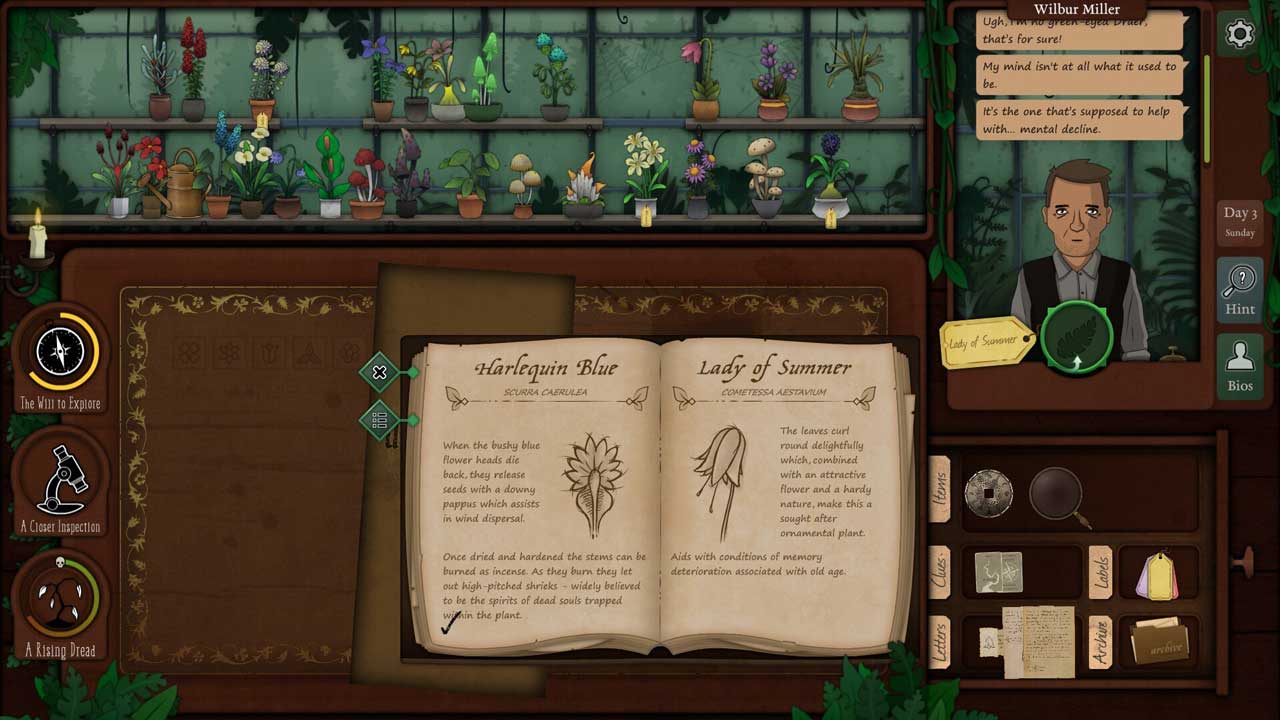Grab the colored label tags
Viewport: 1280px width, 720px height.
[1157, 575]
